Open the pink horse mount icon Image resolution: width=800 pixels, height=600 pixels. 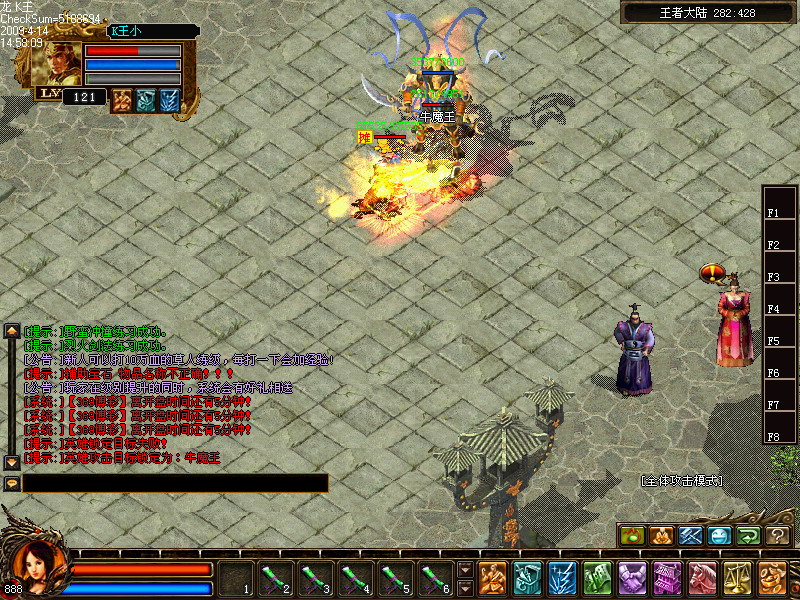coord(702,578)
